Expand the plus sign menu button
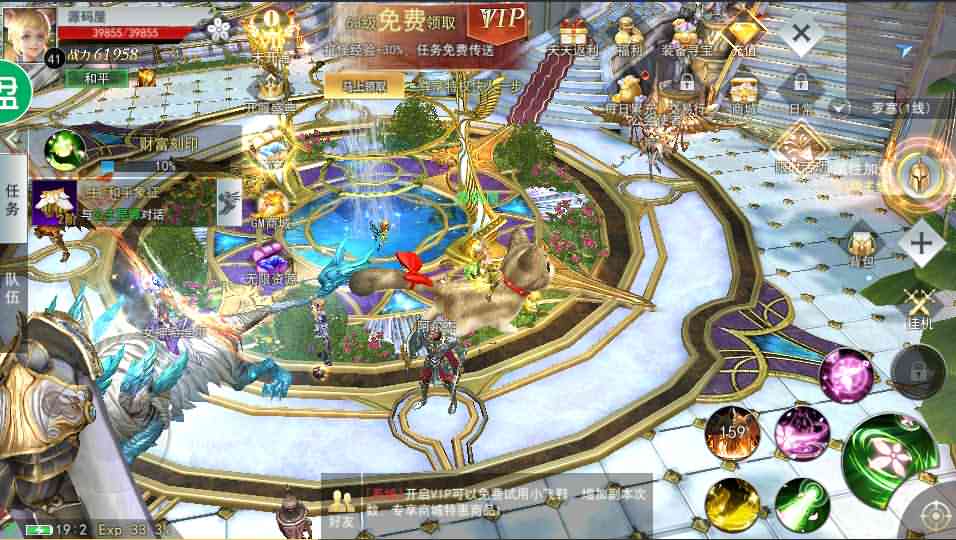956x540 pixels. coord(921,243)
